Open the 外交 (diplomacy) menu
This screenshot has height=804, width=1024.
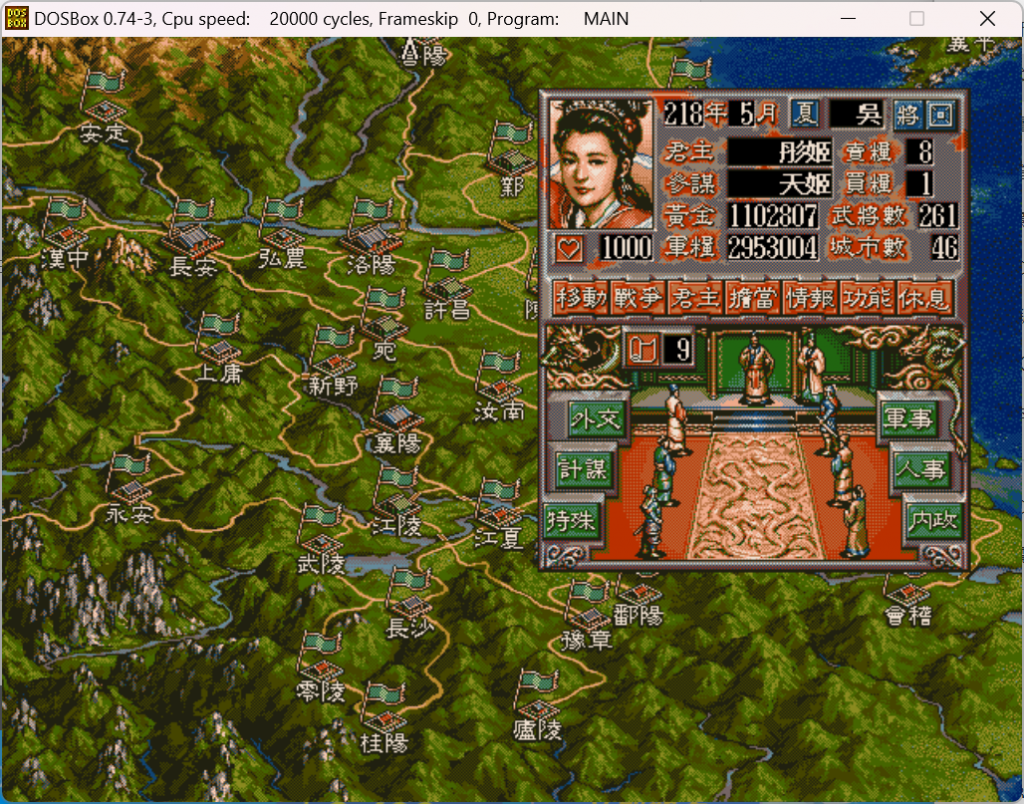pos(595,418)
